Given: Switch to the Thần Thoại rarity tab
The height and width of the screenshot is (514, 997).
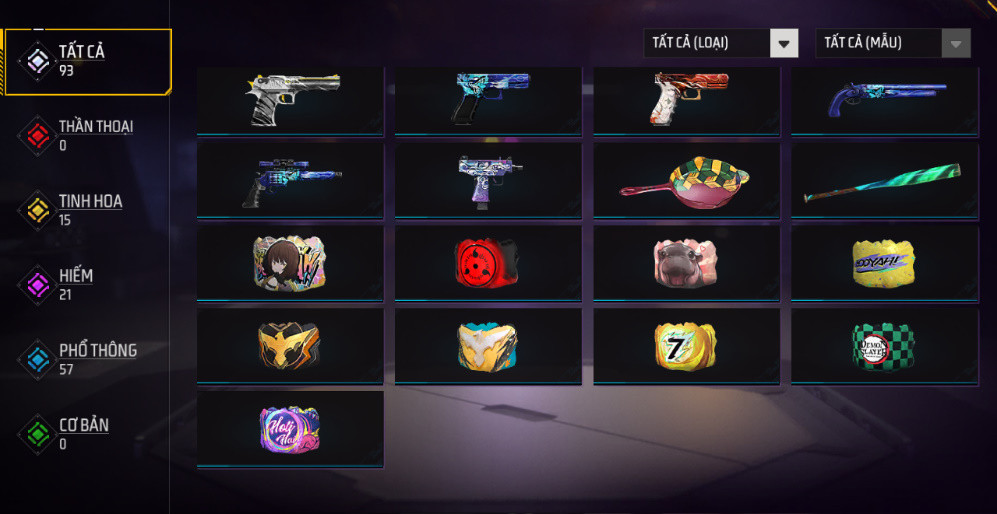Looking at the screenshot, I should click(88, 135).
